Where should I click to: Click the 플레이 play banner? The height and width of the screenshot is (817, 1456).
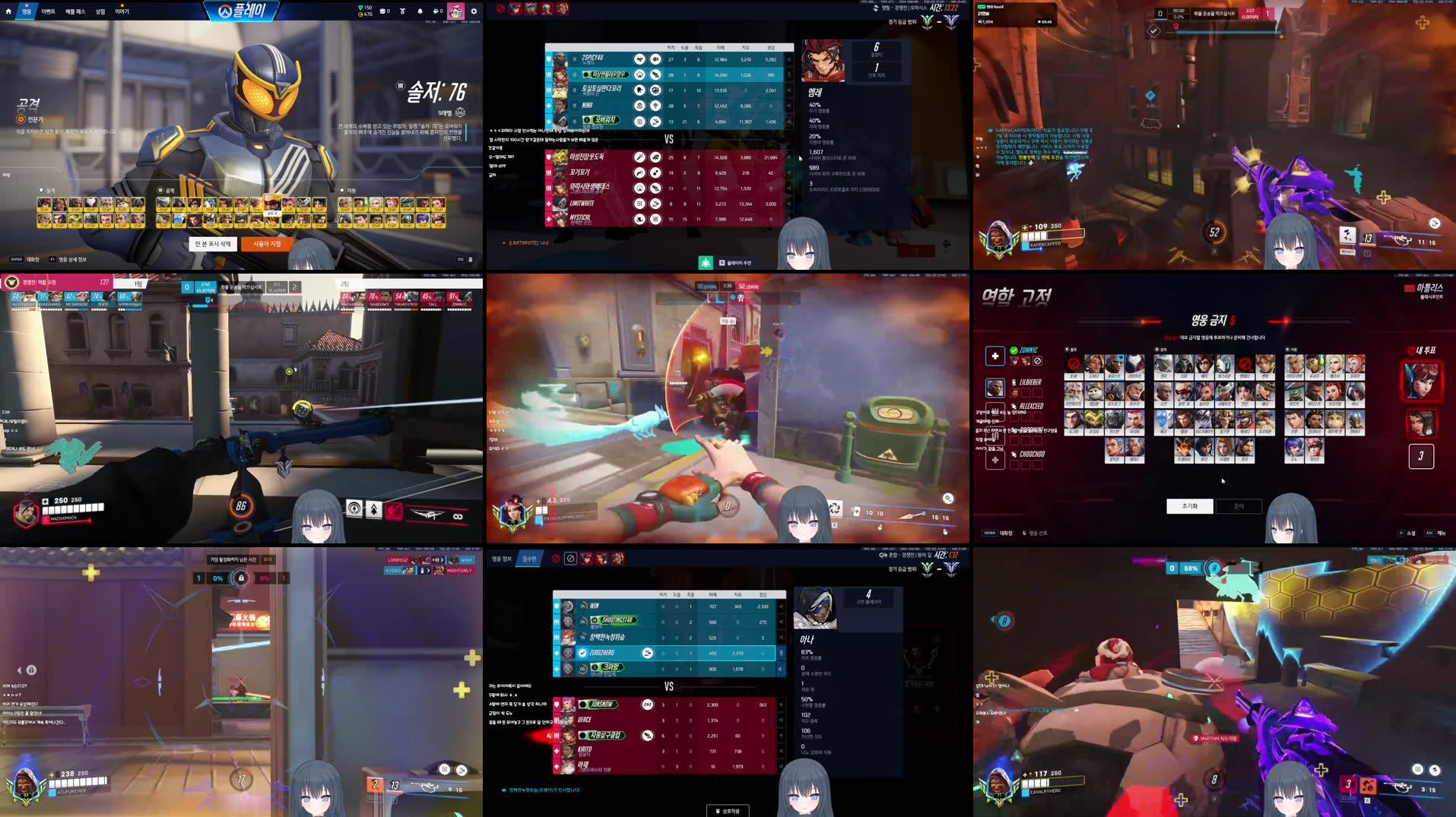pos(242,11)
